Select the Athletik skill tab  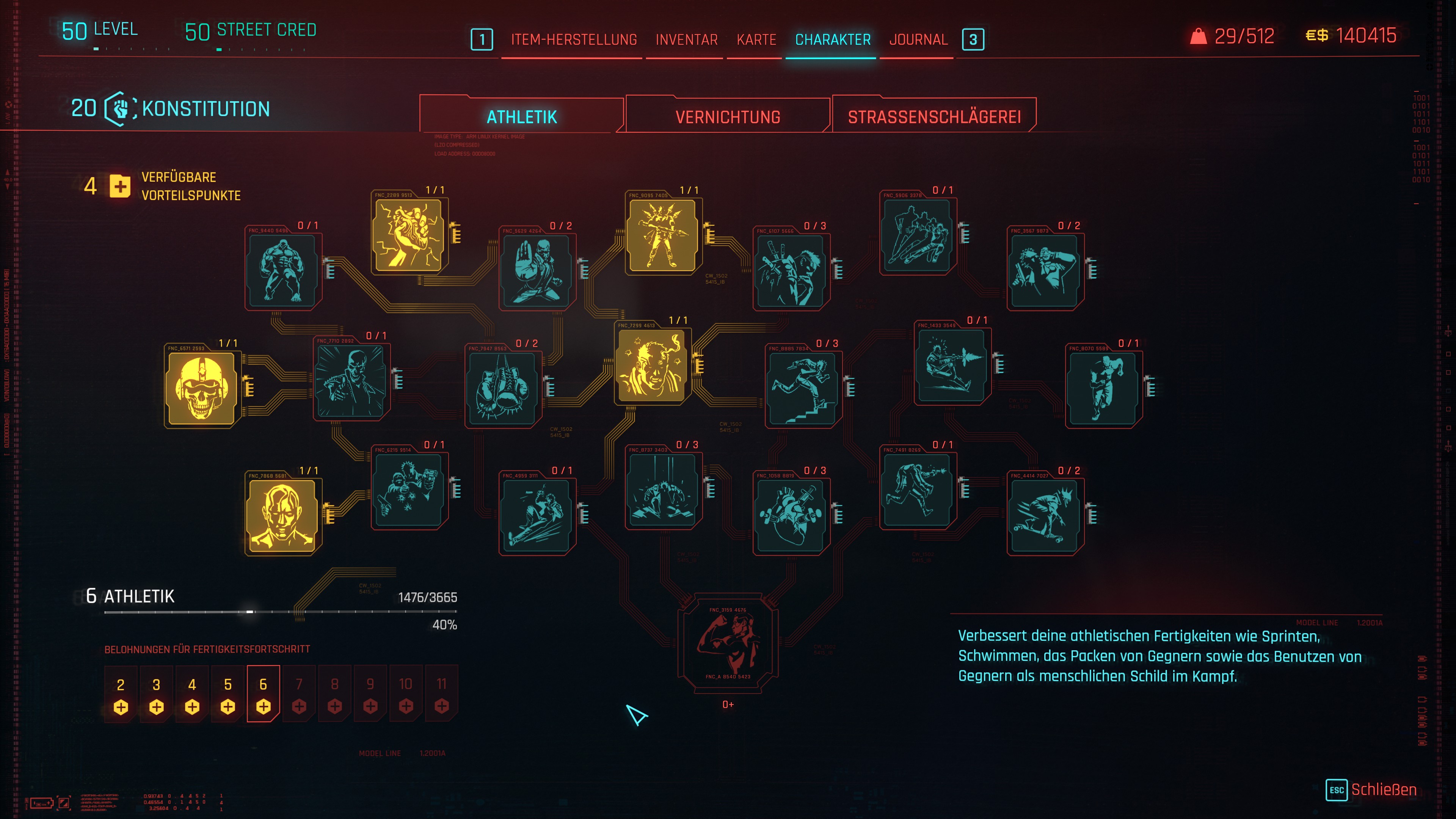(522, 116)
